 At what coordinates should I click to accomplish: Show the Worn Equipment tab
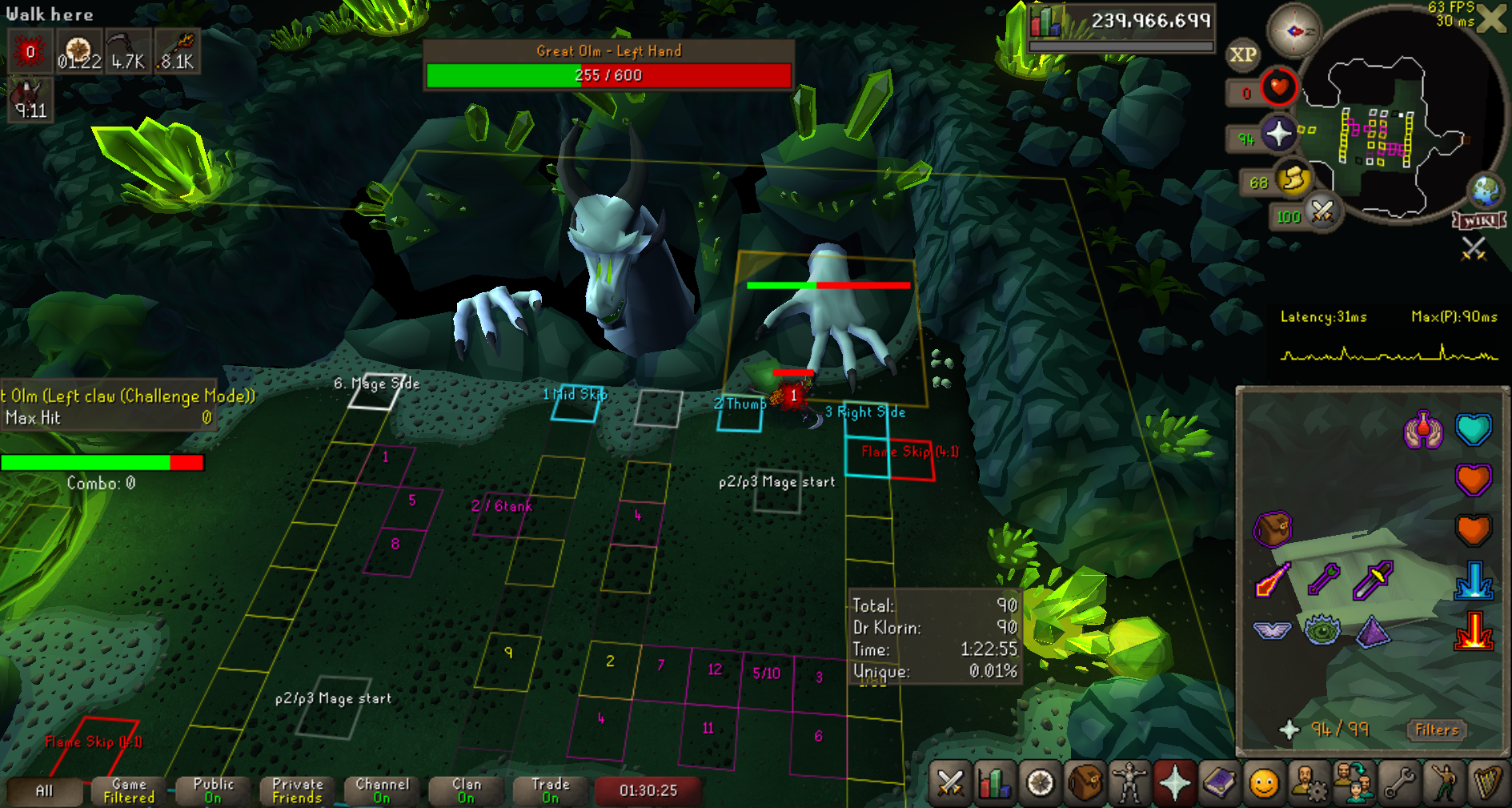pyautogui.click(x=1129, y=782)
